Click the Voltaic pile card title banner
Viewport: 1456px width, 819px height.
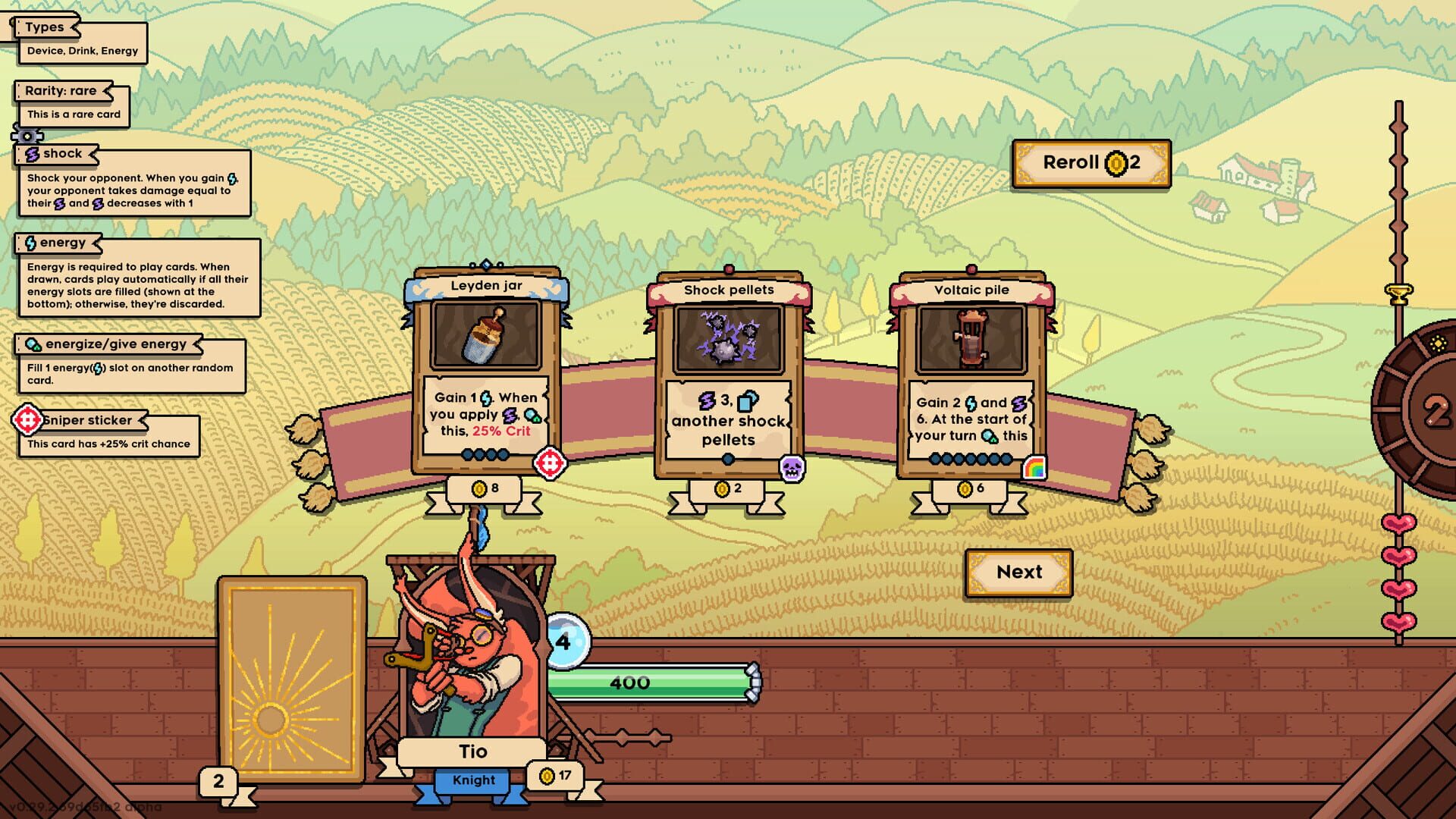click(x=971, y=290)
